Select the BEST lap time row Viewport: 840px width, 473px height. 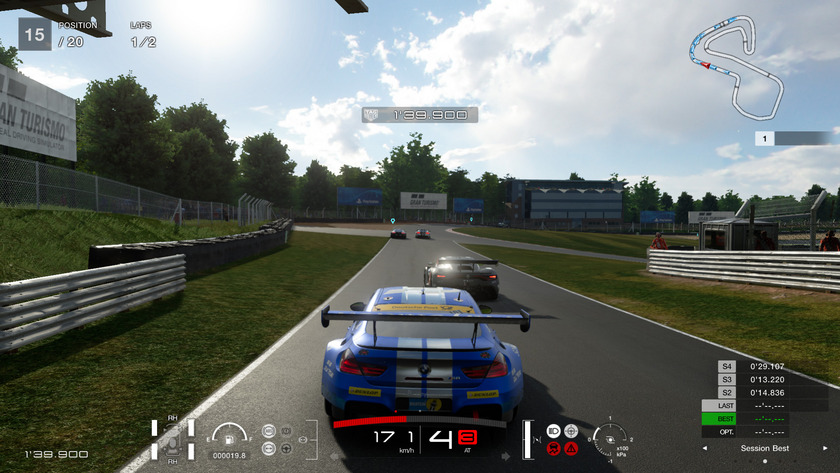(766, 418)
